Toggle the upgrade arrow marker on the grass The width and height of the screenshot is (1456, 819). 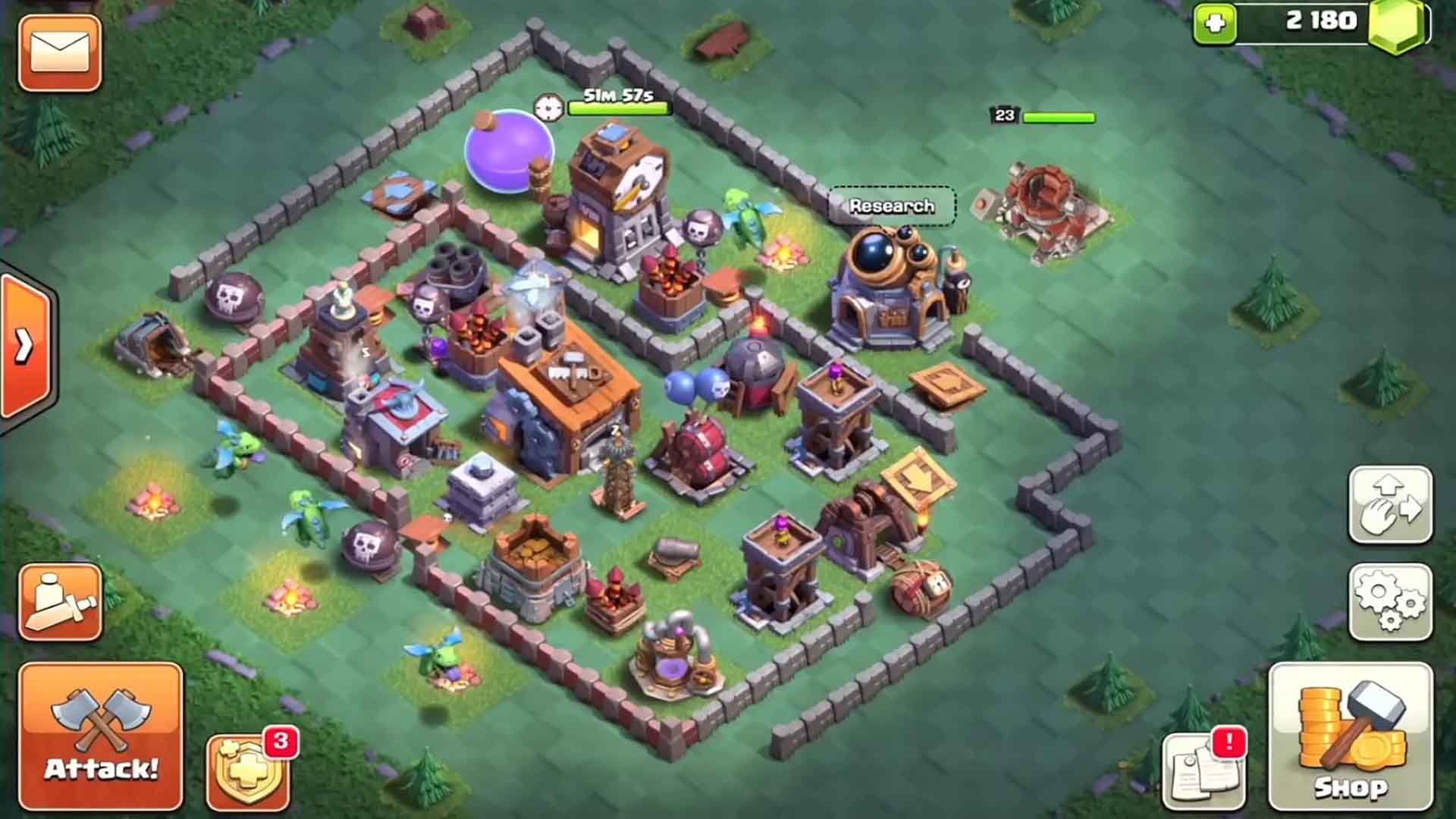919,478
